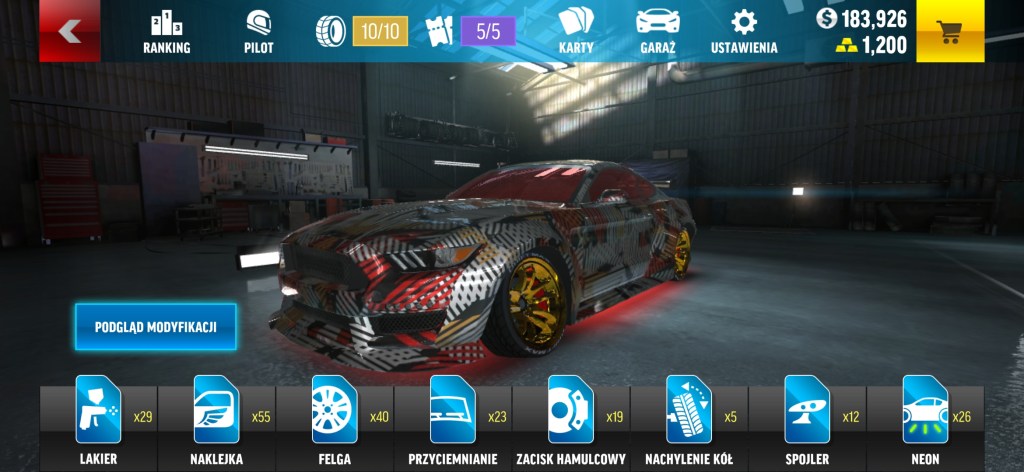Screen dimensions: 1024x472
Task: Click Podgląd Modyfikacji button
Action: click(155, 327)
